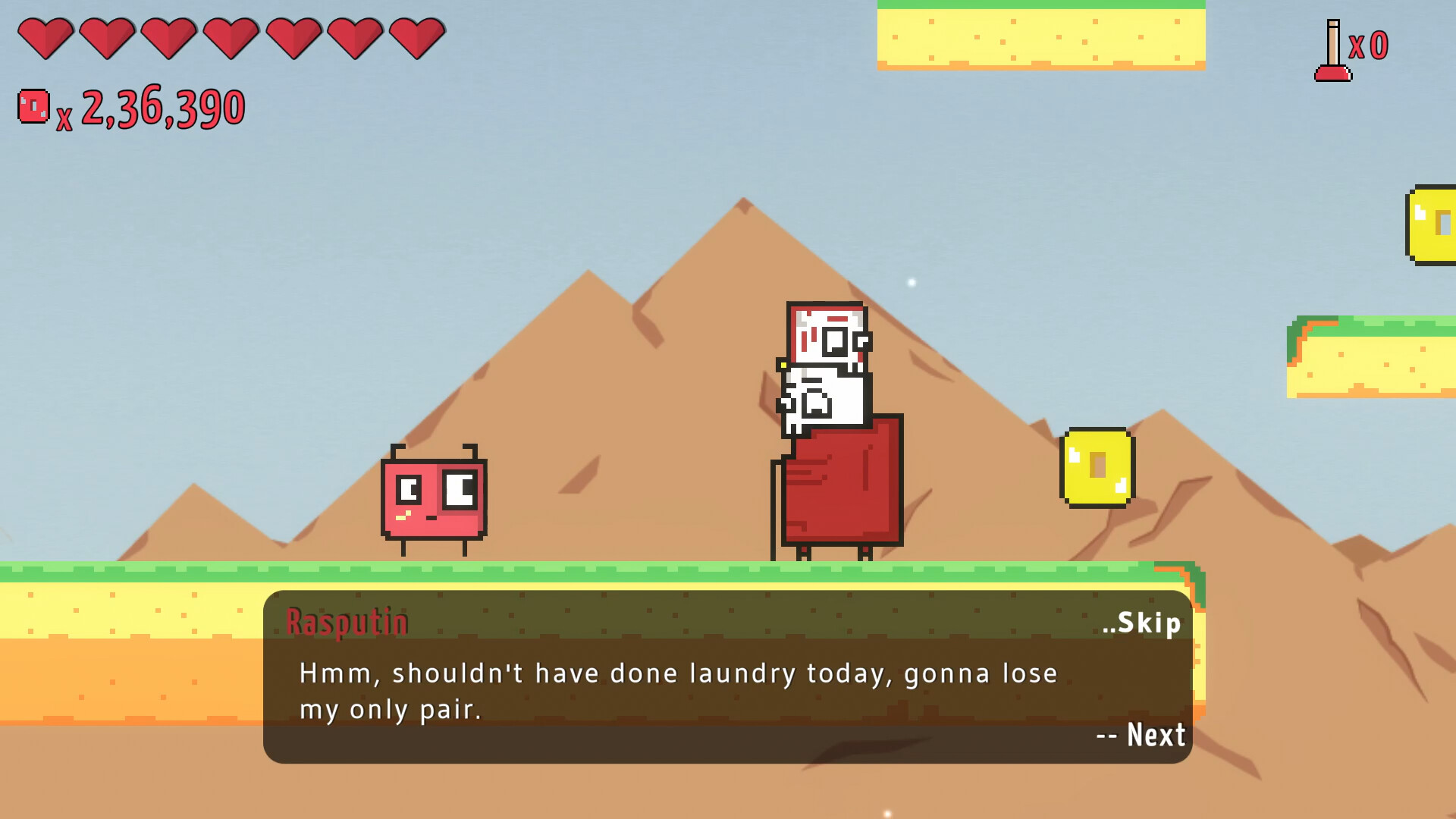The height and width of the screenshot is (819, 1456).
Task: Collapse the conversation using Skip
Action: click(1141, 623)
